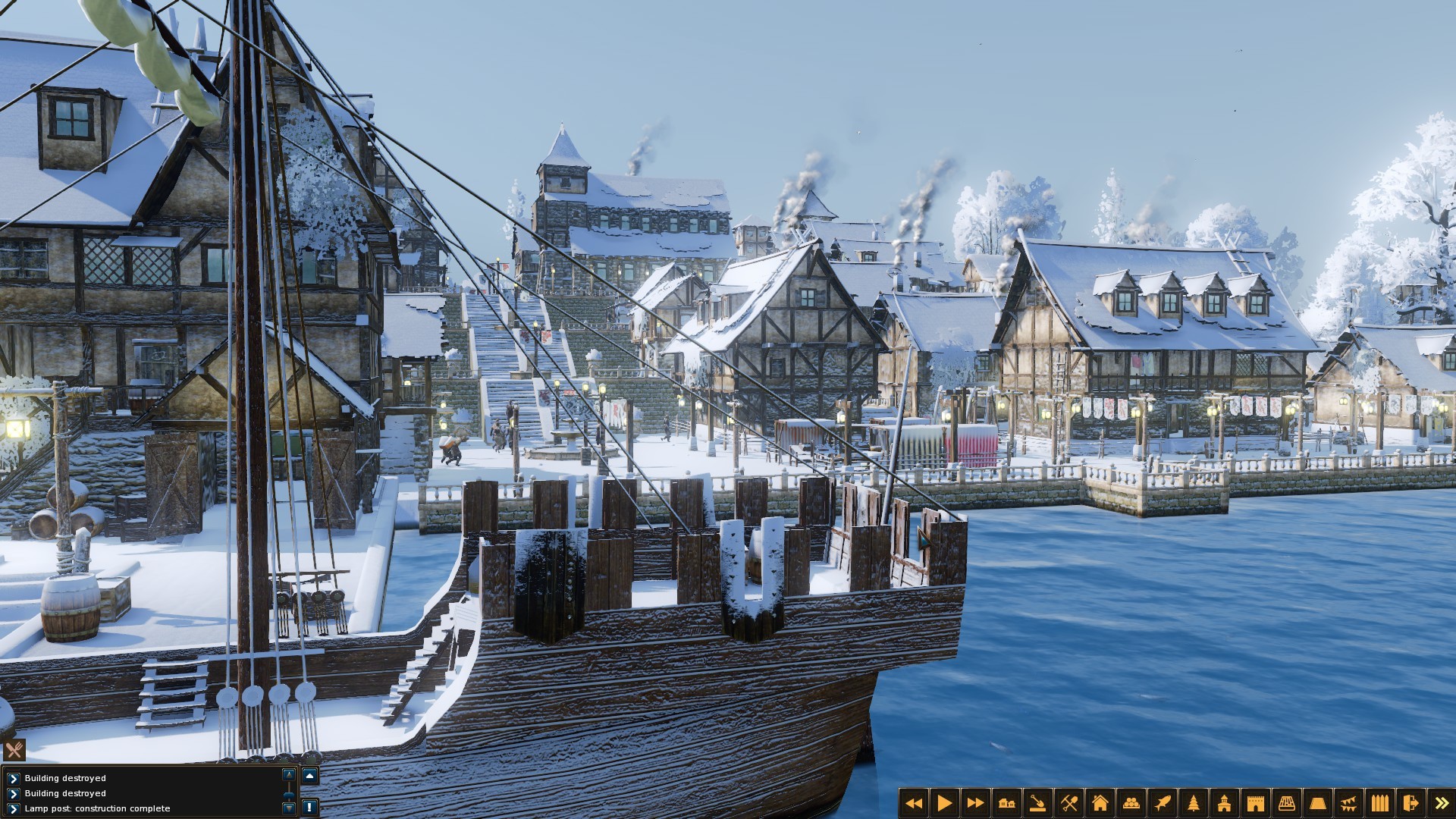Select the fish icon category

[x=1163, y=803]
